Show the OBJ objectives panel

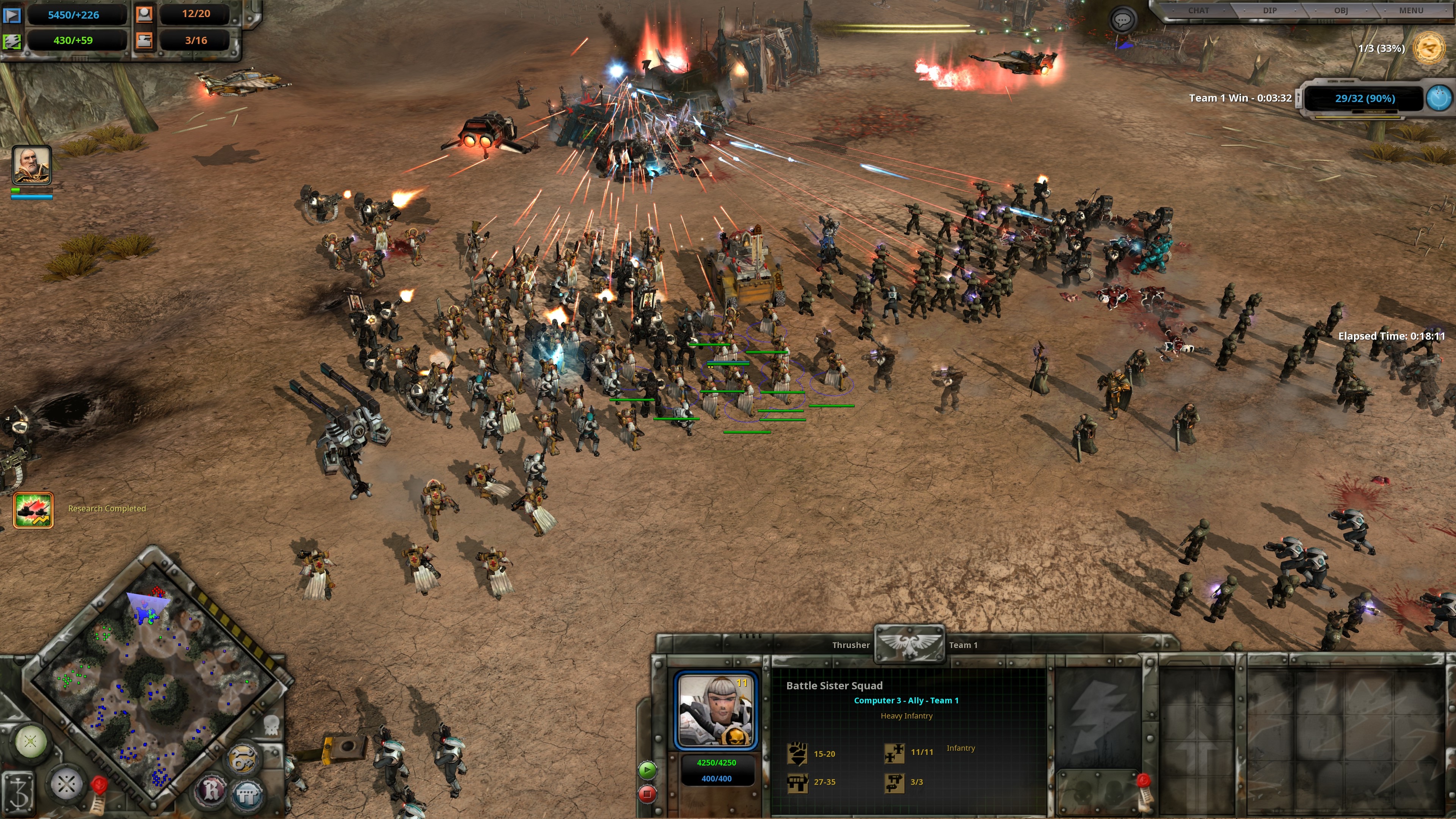tap(1341, 11)
